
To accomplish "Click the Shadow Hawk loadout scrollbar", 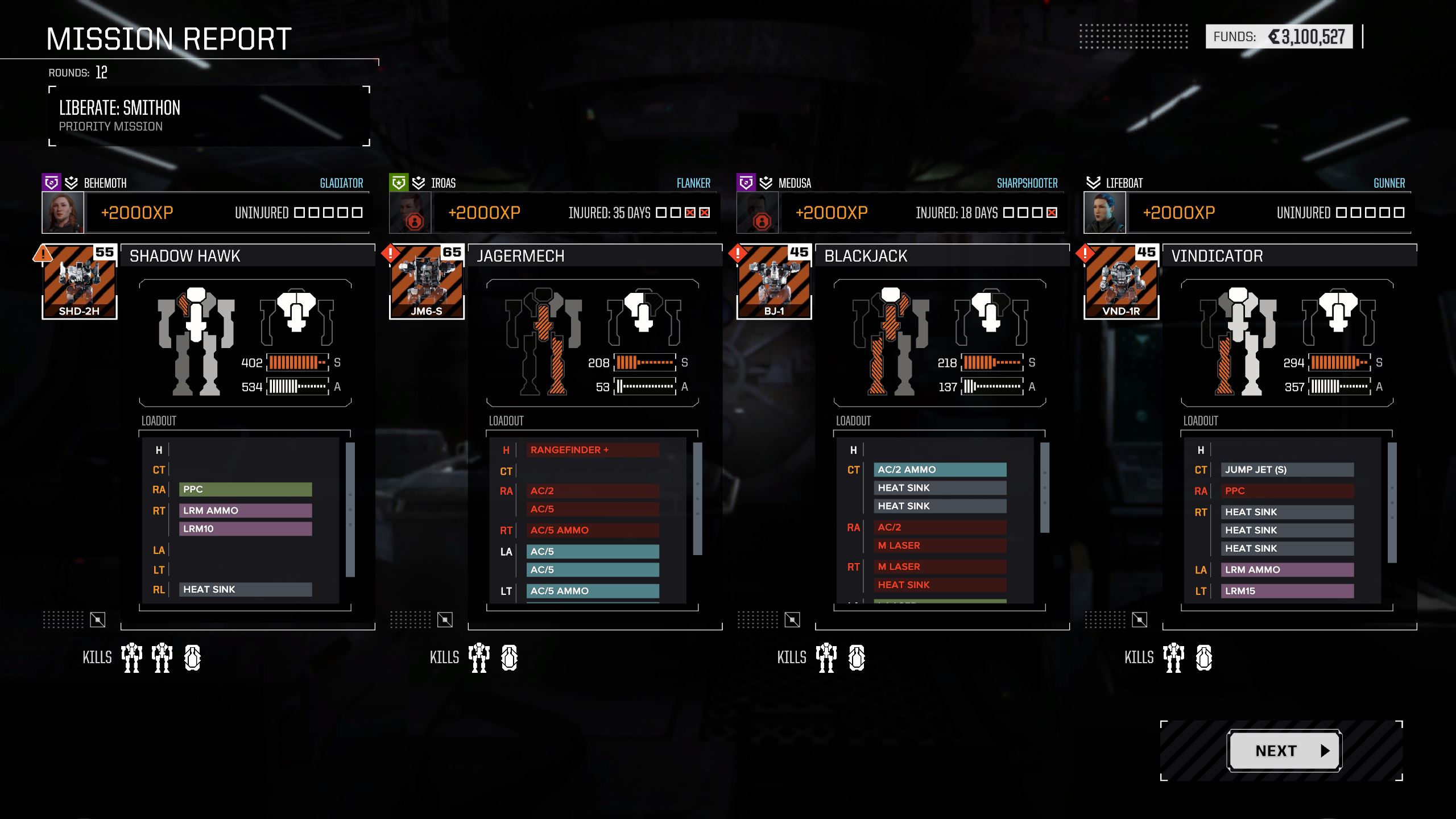I will [350, 510].
